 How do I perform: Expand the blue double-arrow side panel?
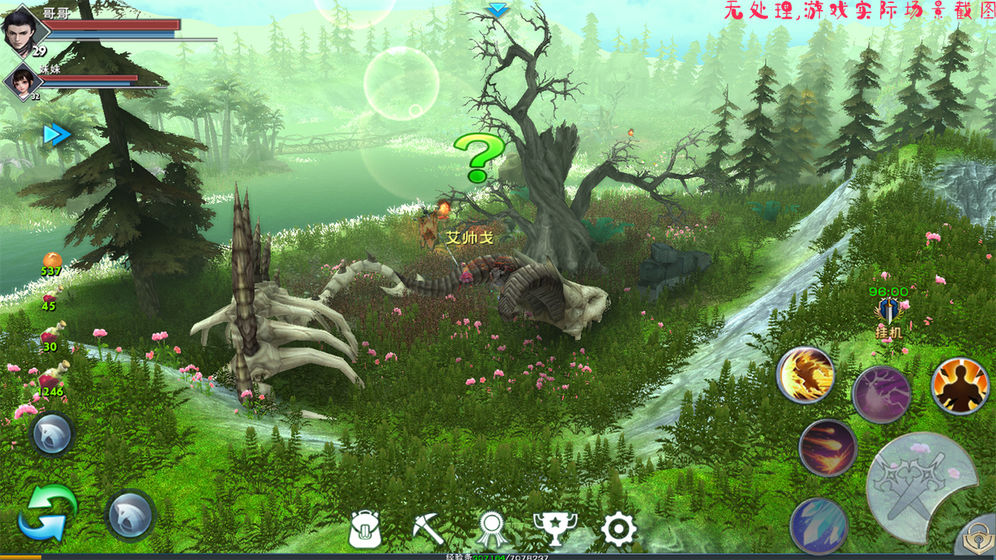pos(56,134)
